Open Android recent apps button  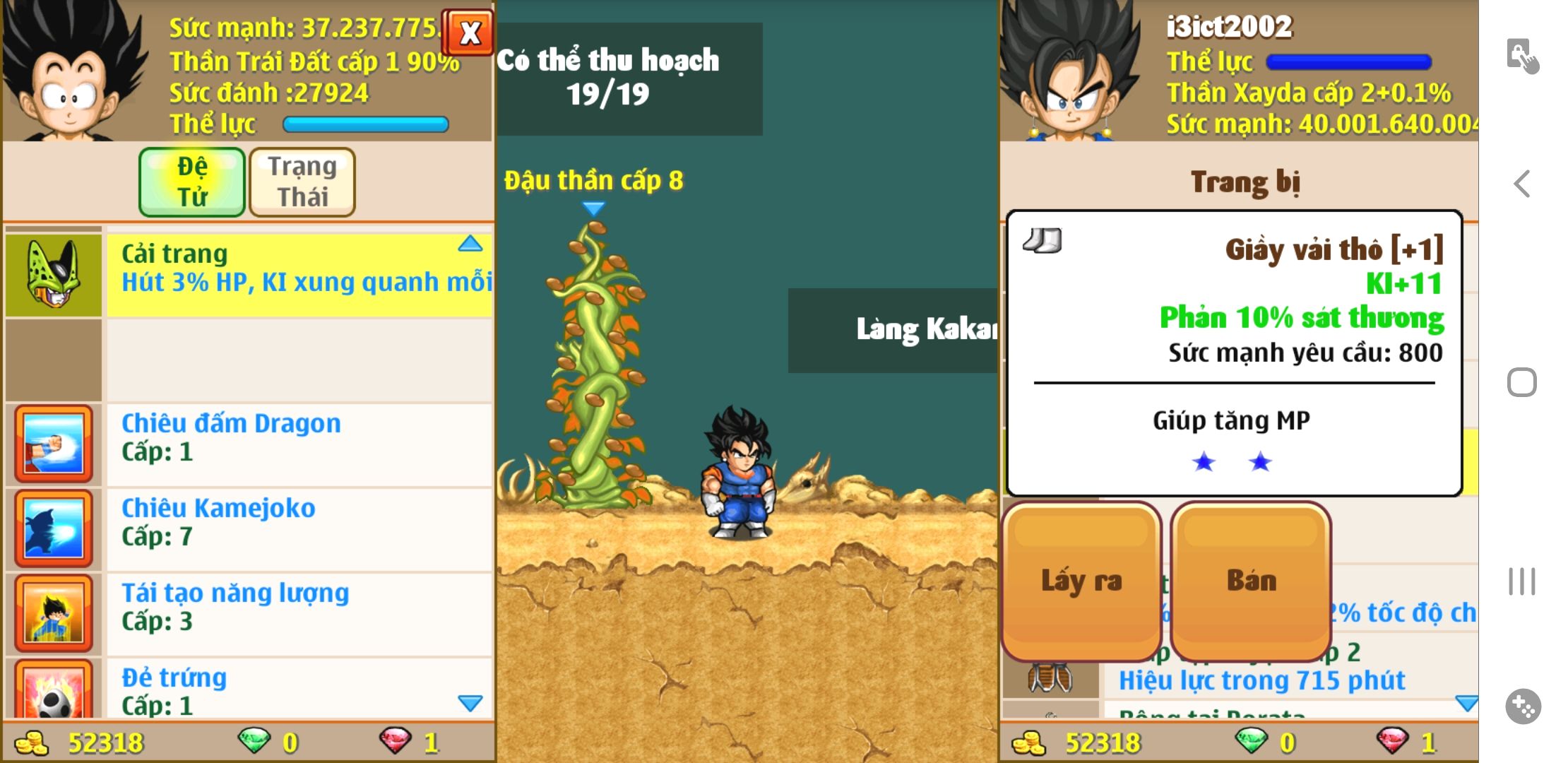click(x=1522, y=581)
